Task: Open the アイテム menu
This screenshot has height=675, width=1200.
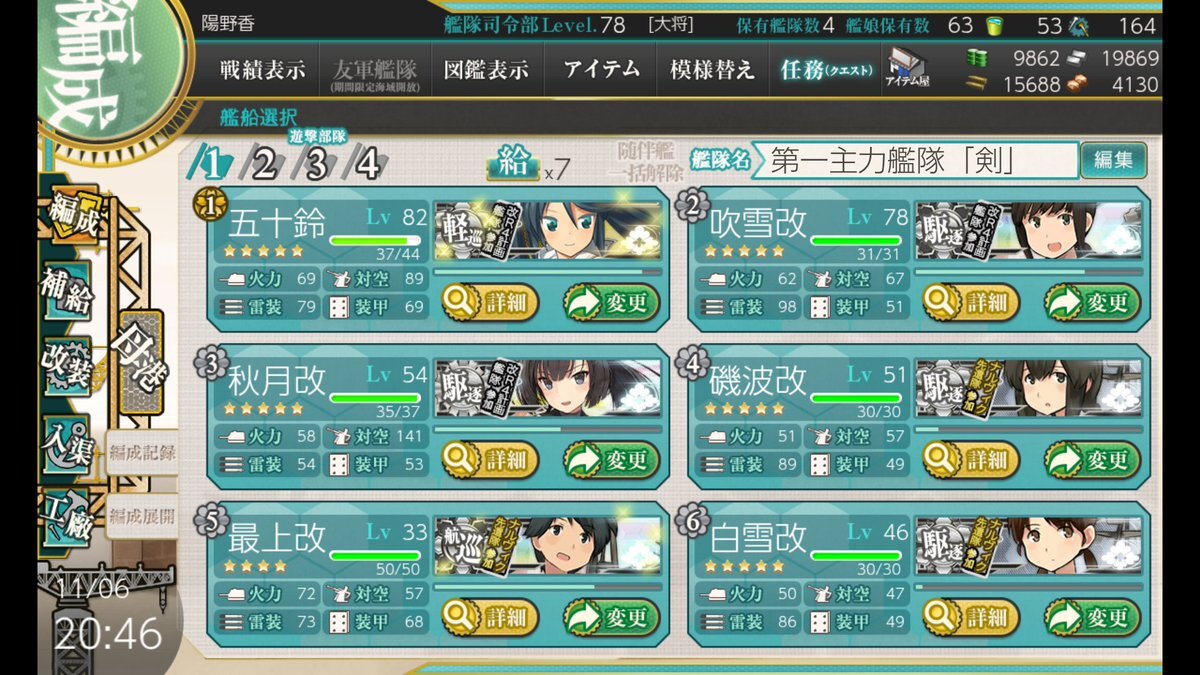Action: pyautogui.click(x=601, y=70)
